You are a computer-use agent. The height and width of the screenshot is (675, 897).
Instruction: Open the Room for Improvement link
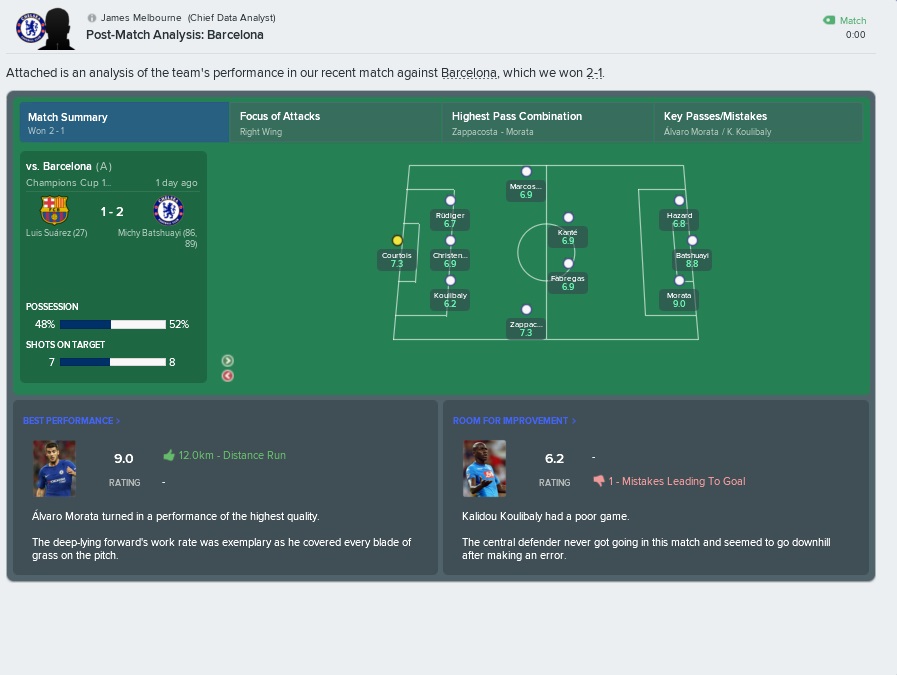pos(514,421)
